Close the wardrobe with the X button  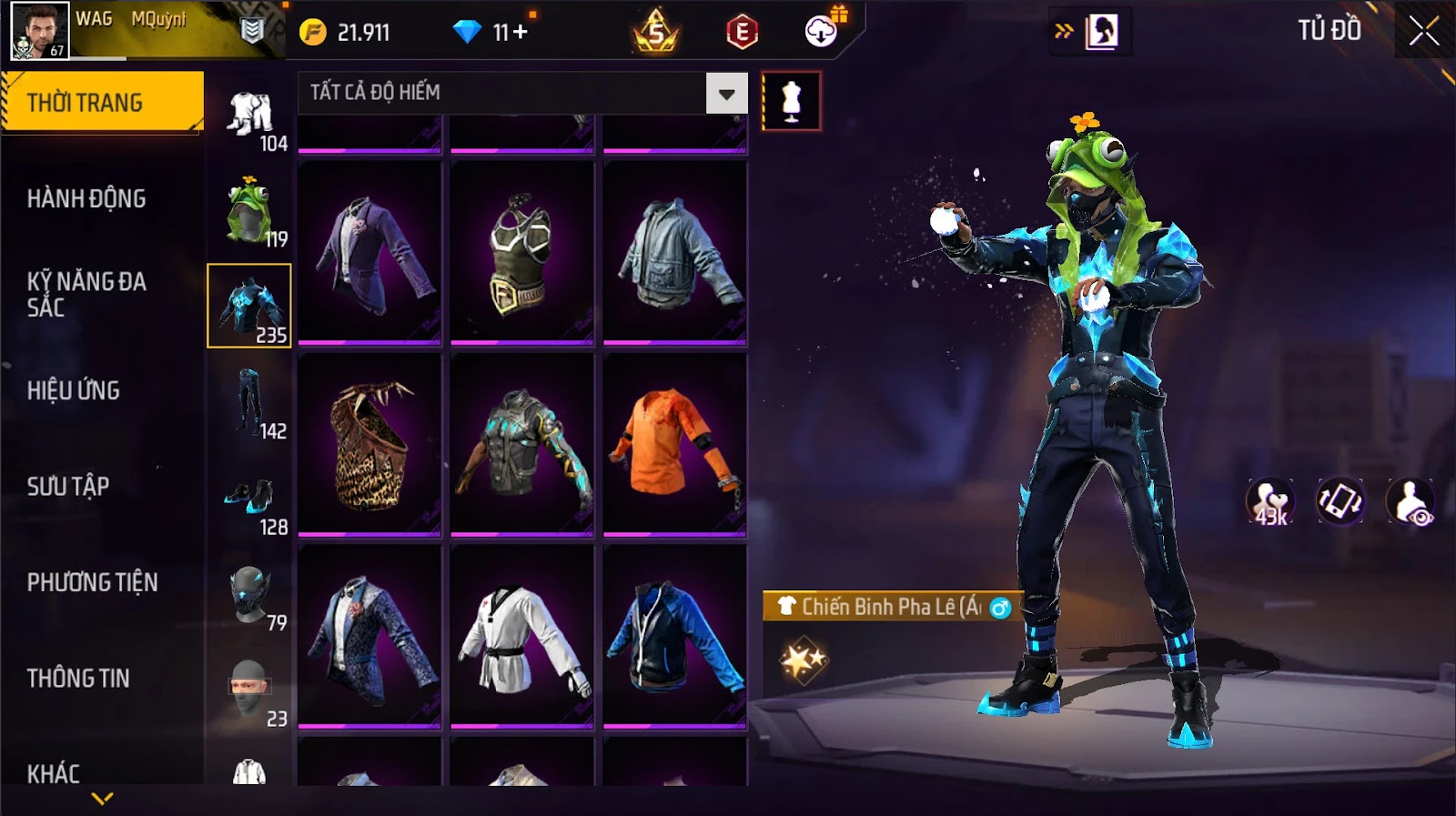coord(1424,32)
